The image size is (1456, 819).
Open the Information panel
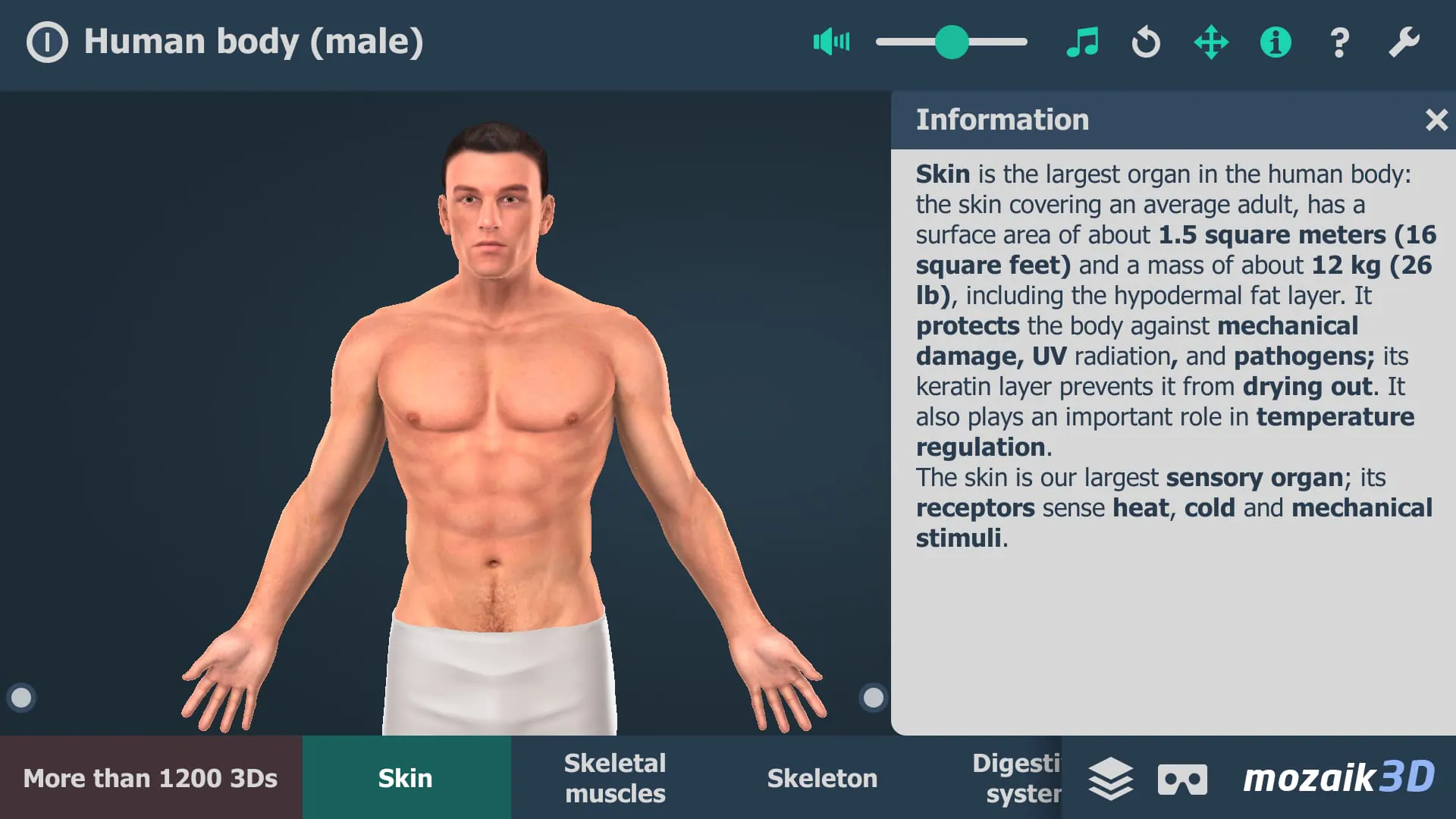tap(1275, 42)
